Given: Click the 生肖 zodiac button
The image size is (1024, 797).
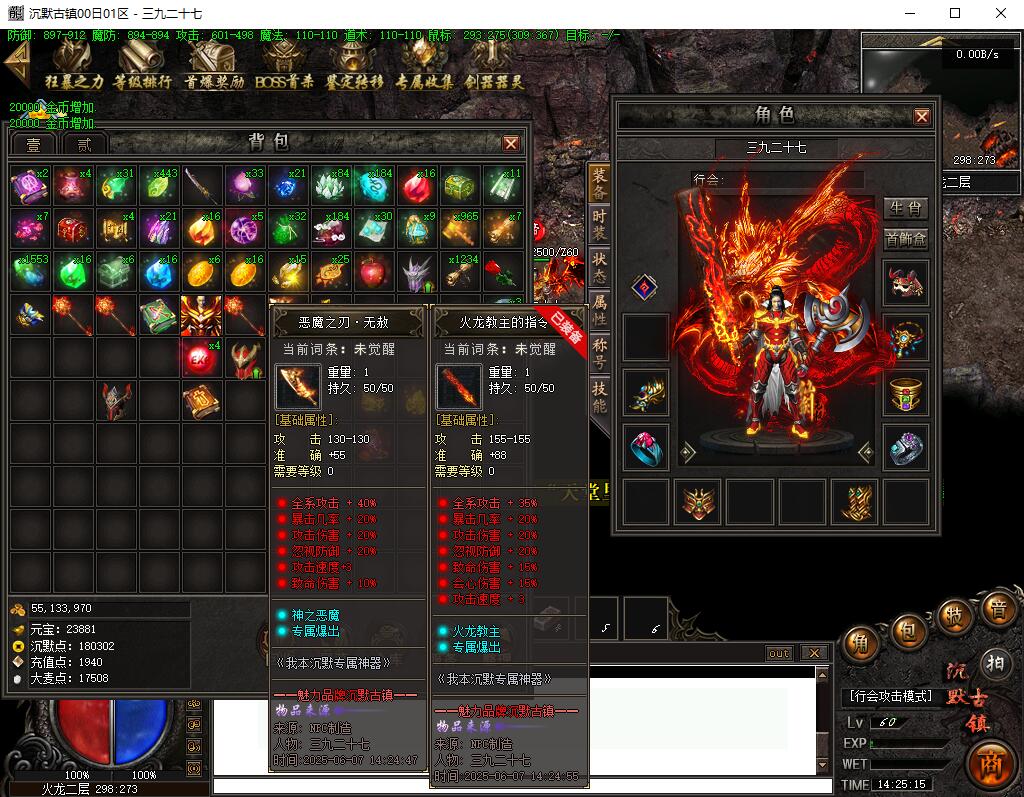Looking at the screenshot, I should click(x=906, y=209).
